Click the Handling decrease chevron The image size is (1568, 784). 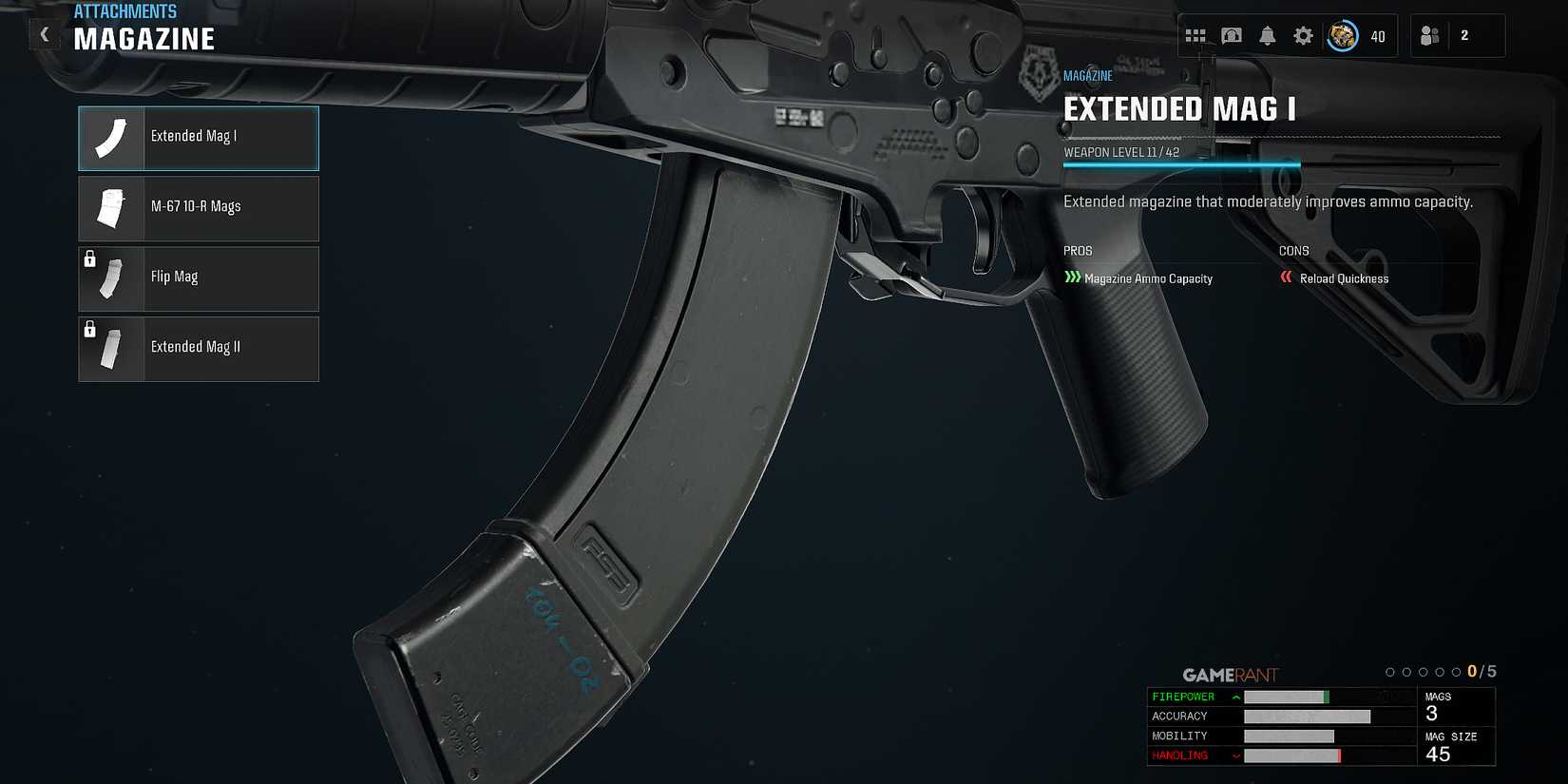pos(1234,755)
